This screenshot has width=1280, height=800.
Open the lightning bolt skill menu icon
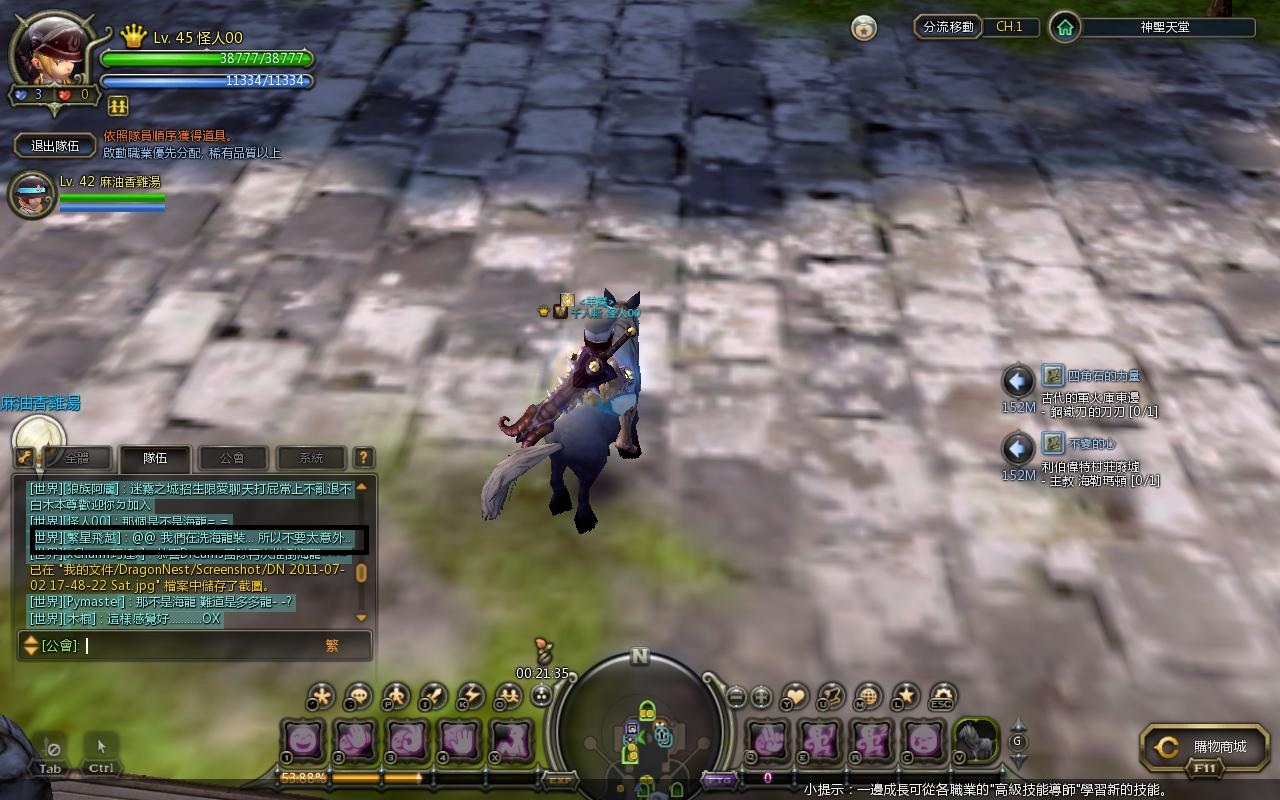(470, 696)
